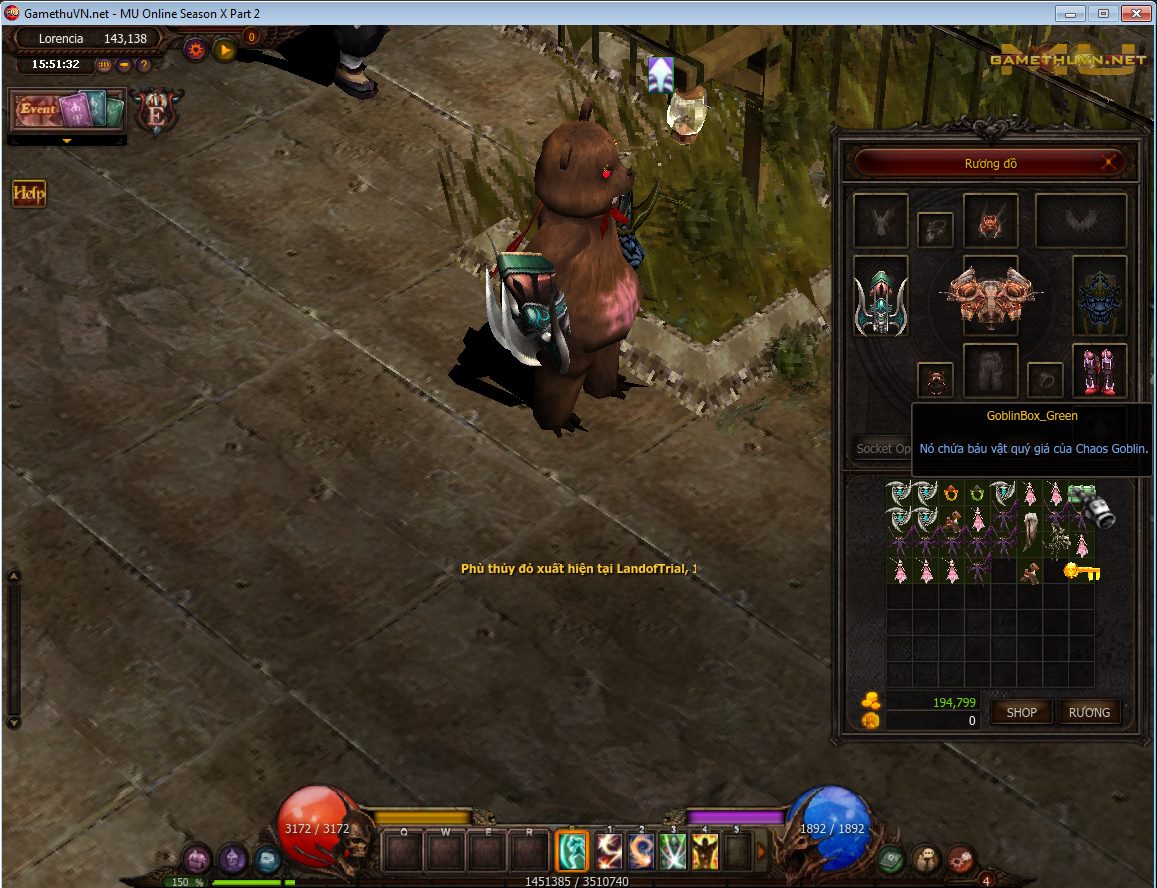Screen dimensions: 1157x888
Task: Click the yellow play arrow button
Action: point(224,49)
